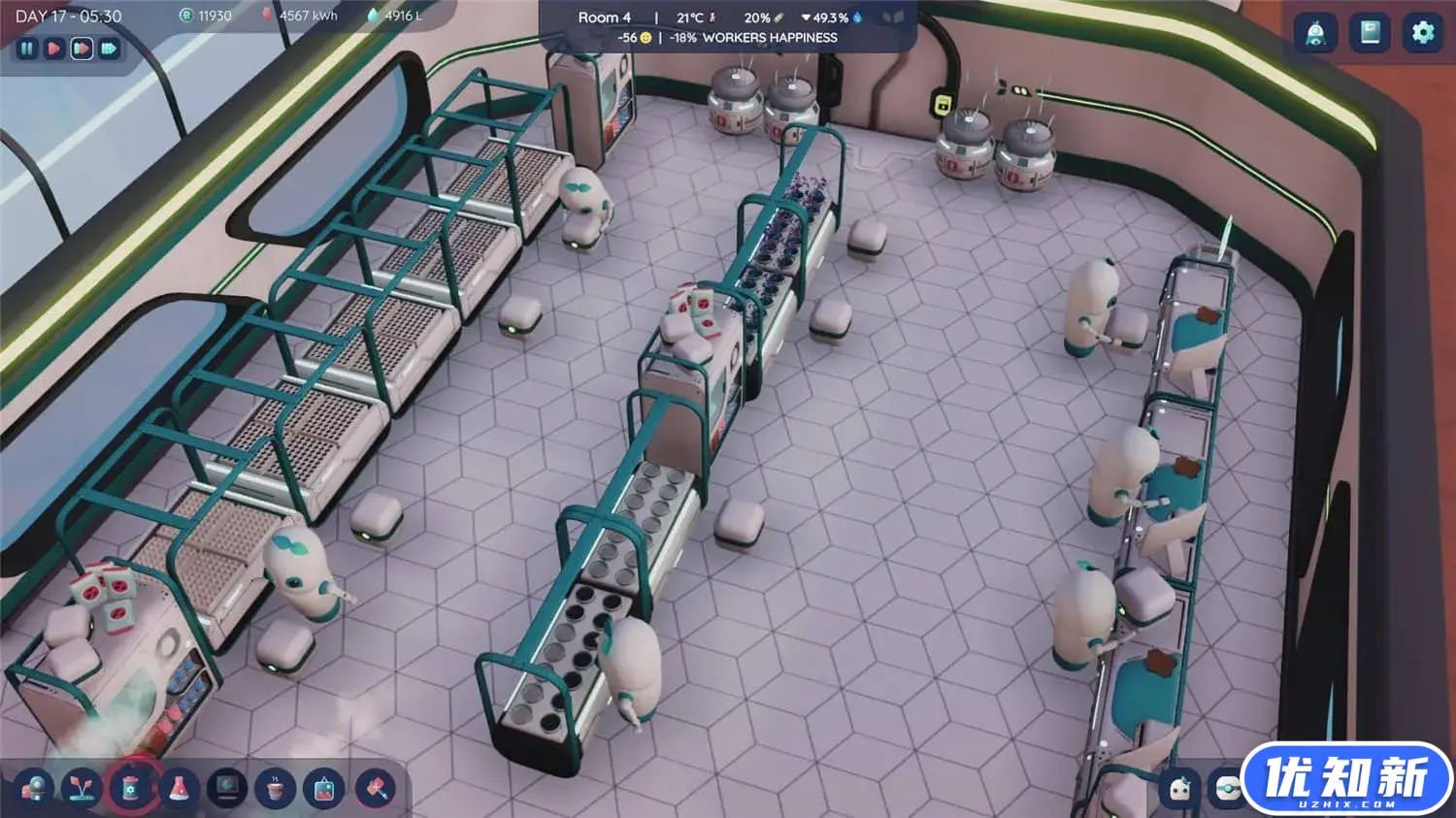
Task: Open the steaming coffee cup category
Action: point(276,788)
